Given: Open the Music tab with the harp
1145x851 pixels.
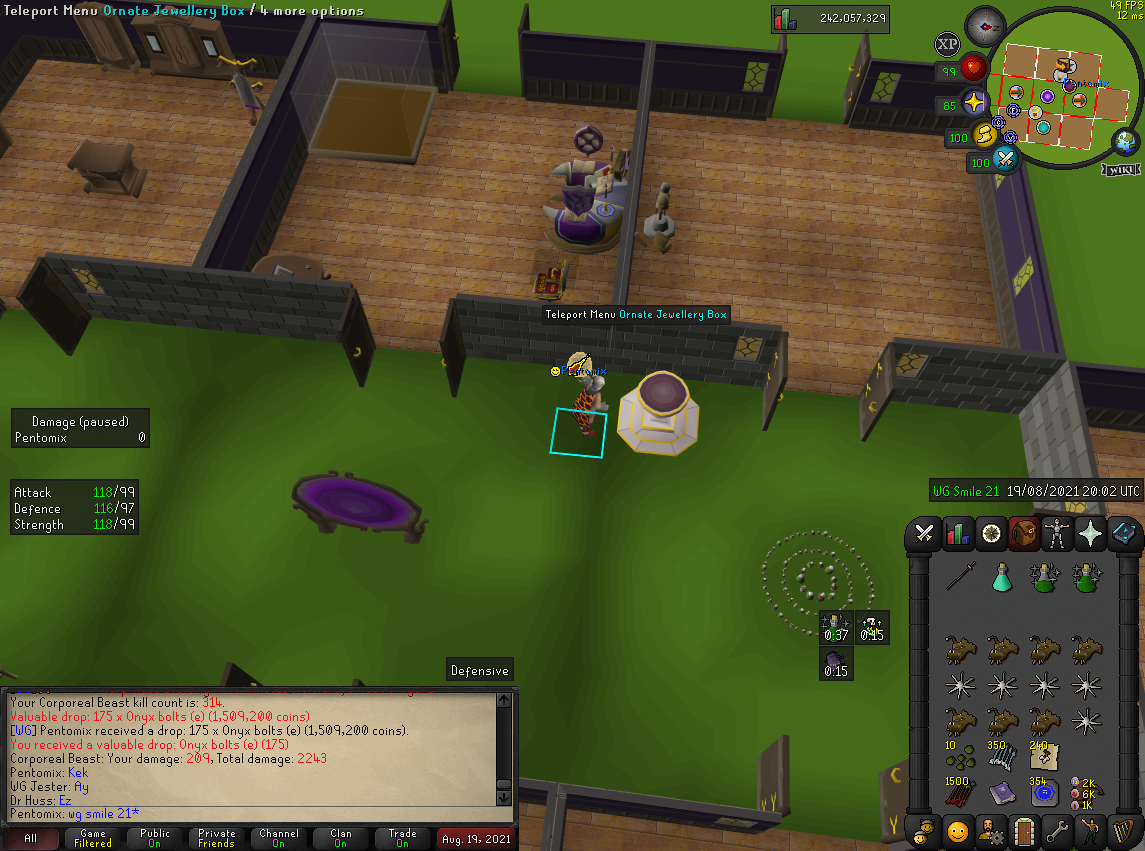Looking at the screenshot, I should tap(1122, 831).
